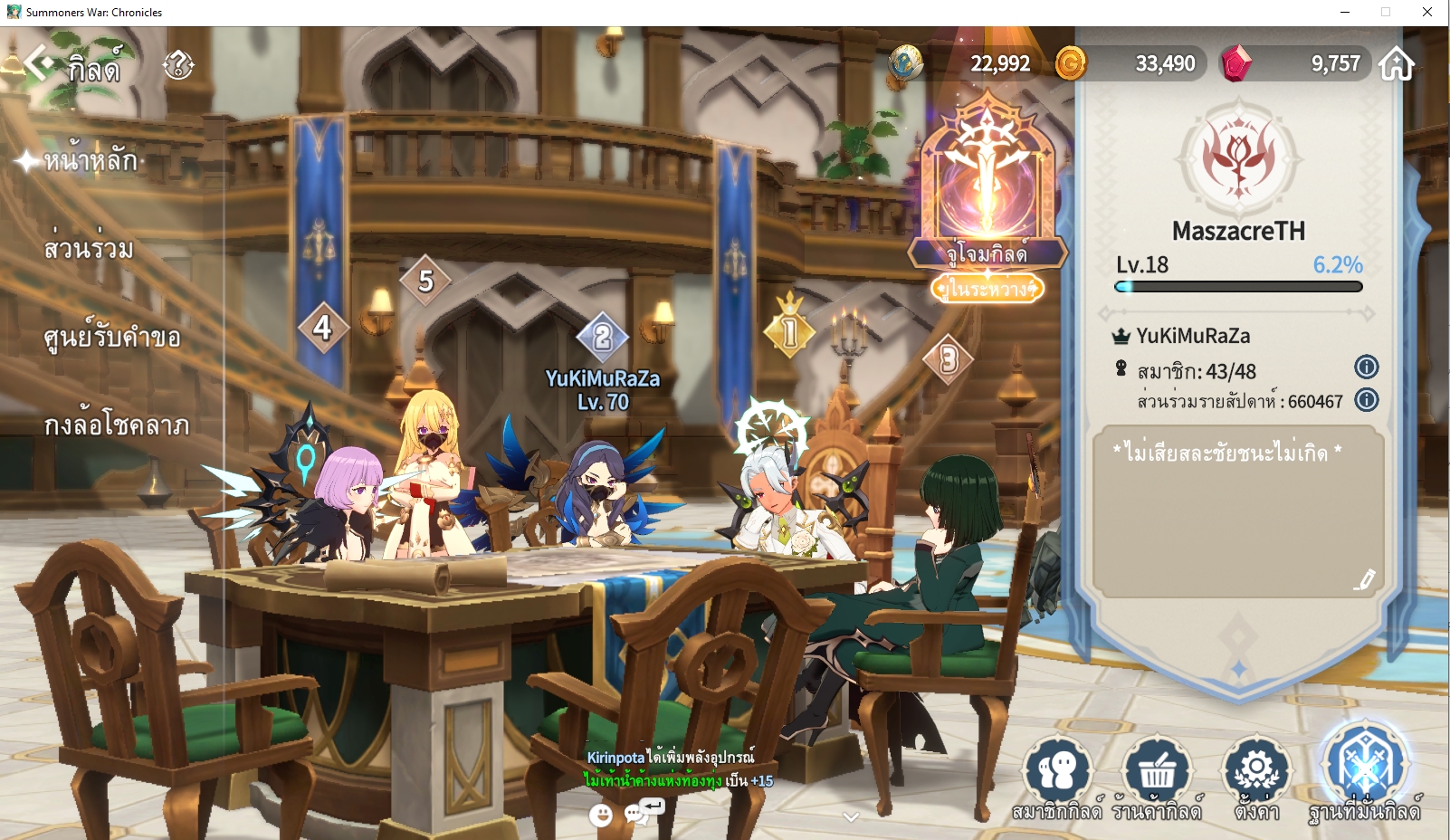The width and height of the screenshot is (1450, 840).
Task: Close the Summoners War: Chronicles window
Action: (1426, 12)
